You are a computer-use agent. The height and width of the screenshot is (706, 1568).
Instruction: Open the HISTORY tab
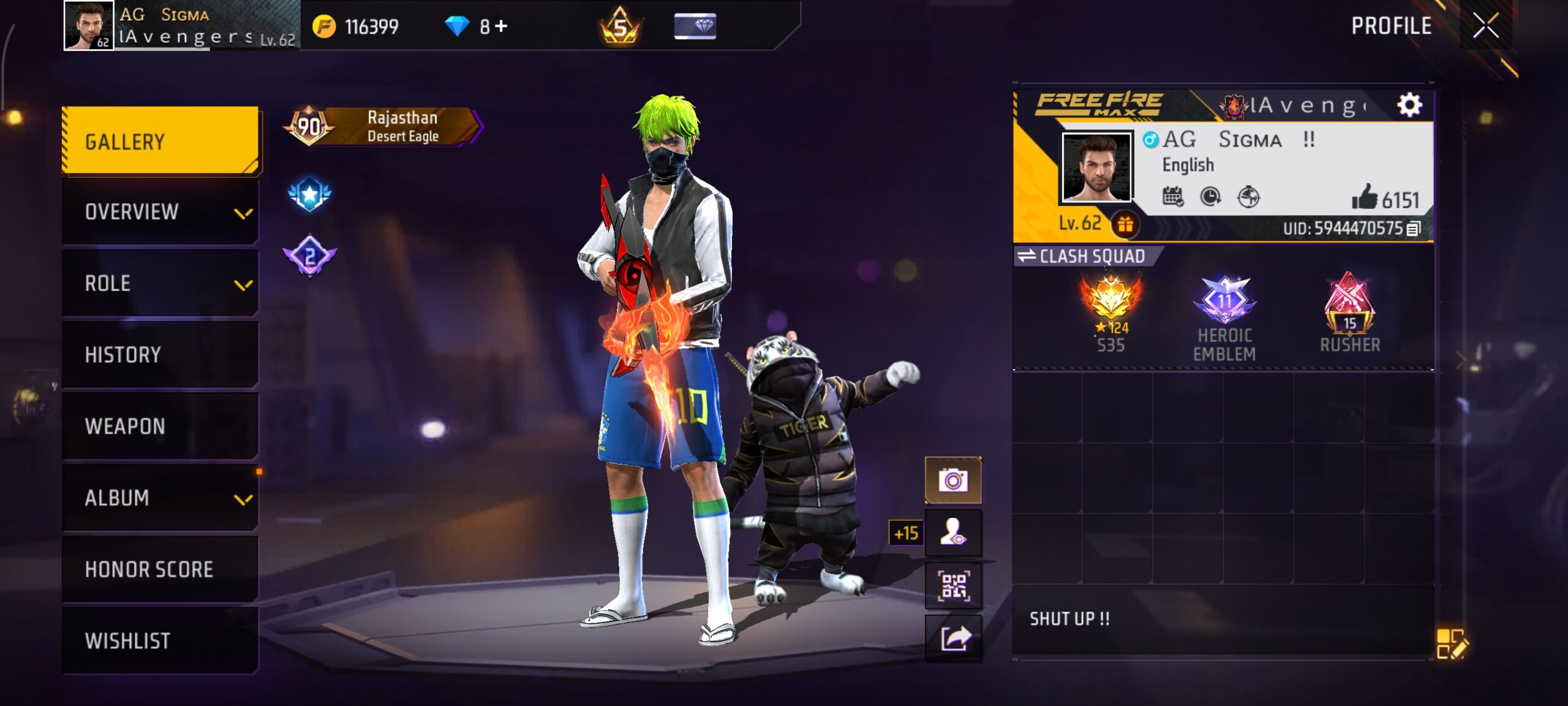123,355
